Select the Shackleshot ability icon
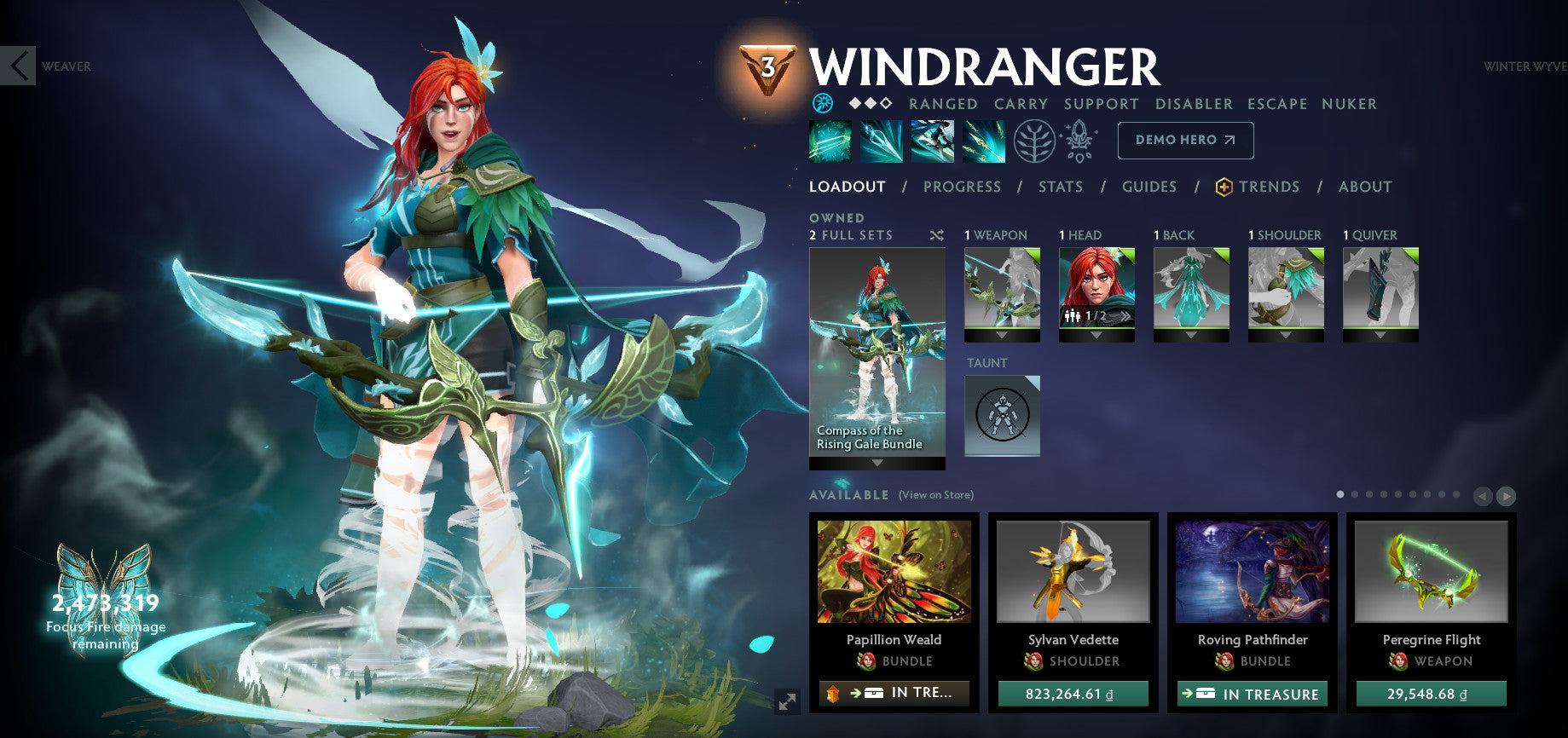The width and height of the screenshot is (1568, 738). pos(830,141)
